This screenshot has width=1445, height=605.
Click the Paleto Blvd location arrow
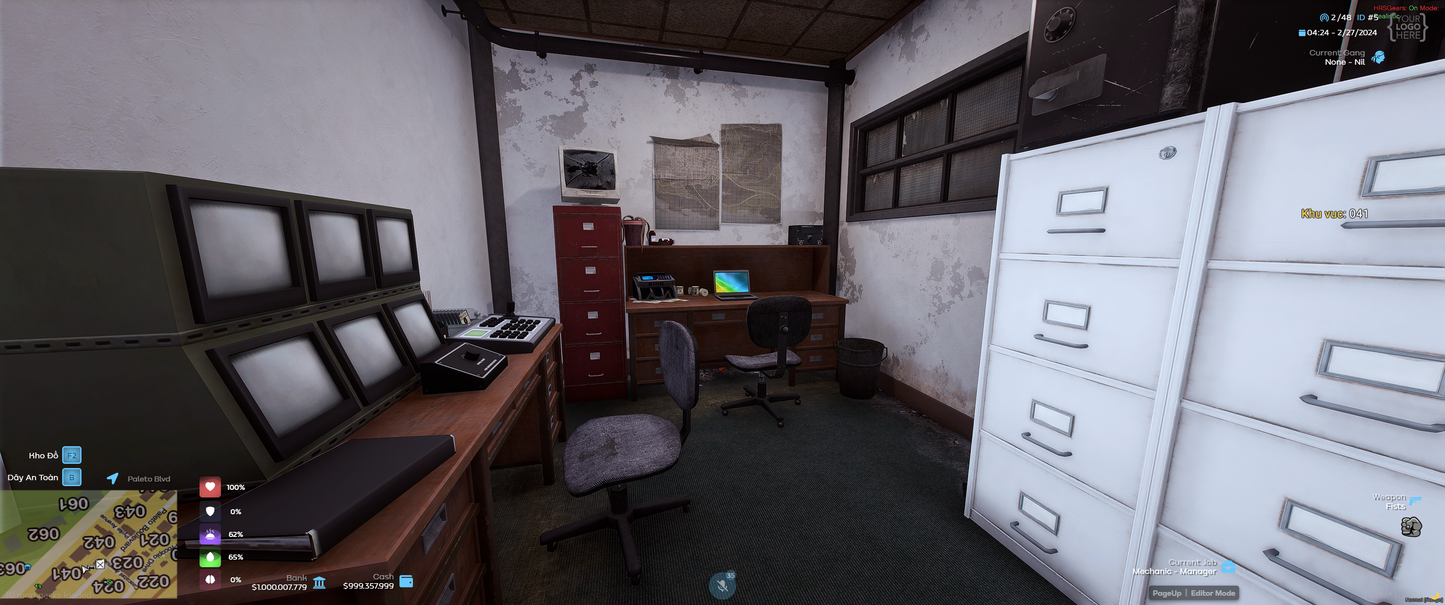click(113, 479)
